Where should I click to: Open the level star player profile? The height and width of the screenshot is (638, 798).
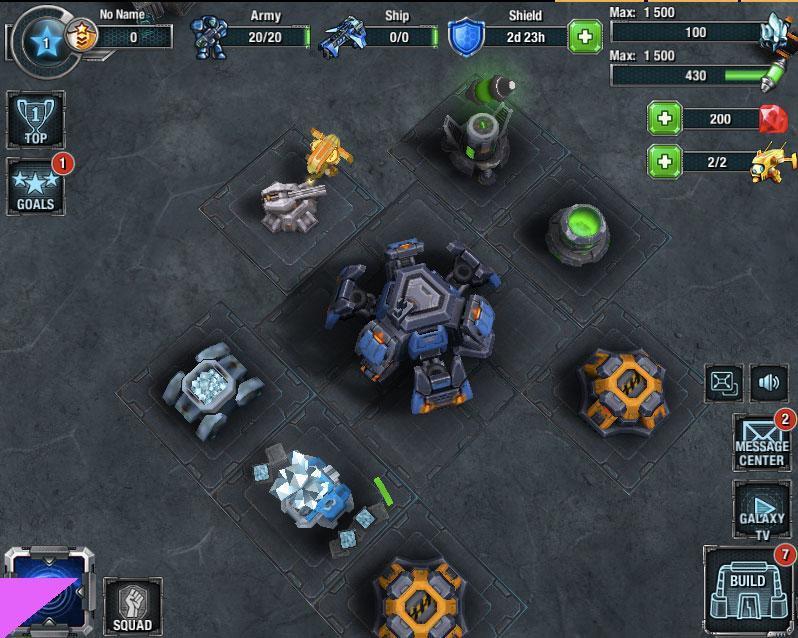point(43,41)
